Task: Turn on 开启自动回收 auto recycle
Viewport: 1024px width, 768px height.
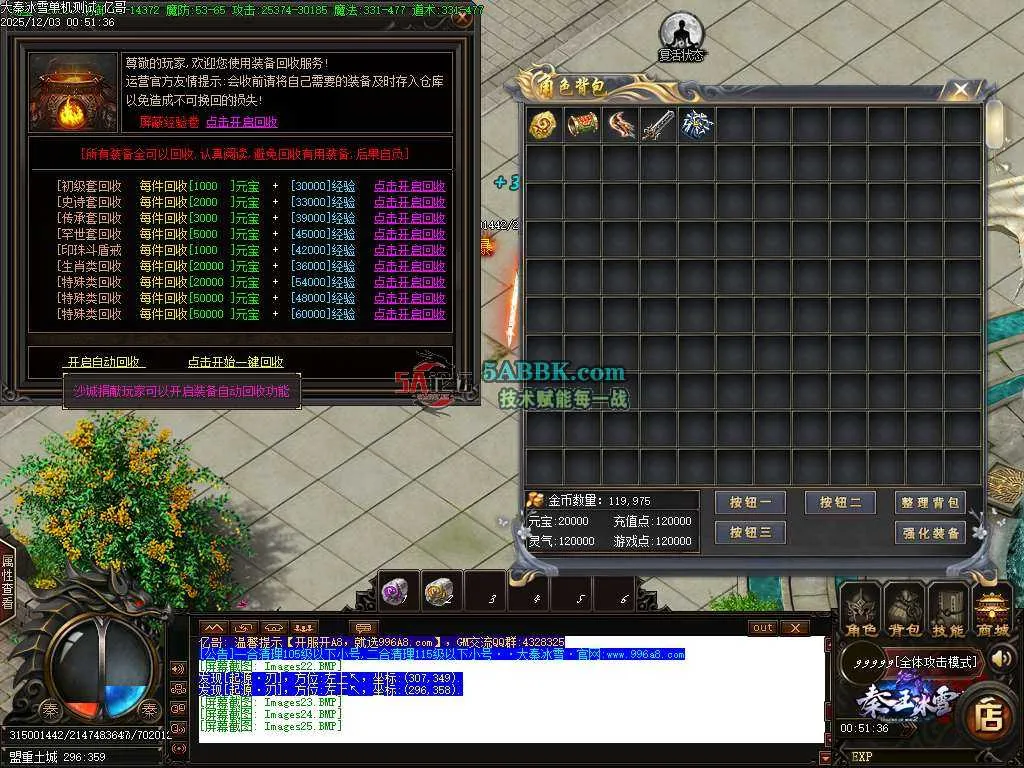Action: coord(103,362)
